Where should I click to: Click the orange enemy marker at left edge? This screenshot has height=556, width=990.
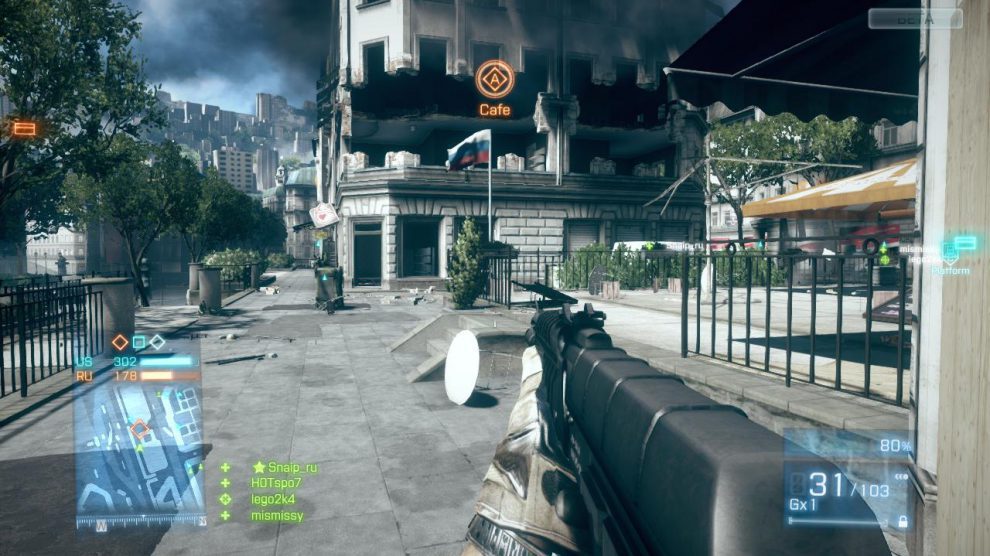coord(24,128)
